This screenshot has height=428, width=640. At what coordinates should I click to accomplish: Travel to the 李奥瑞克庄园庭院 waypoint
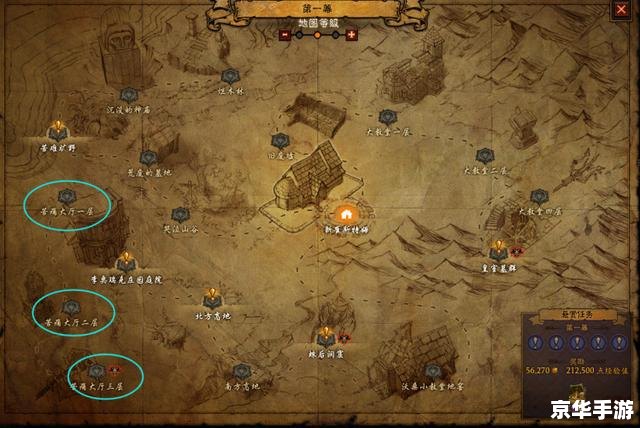(x=126, y=263)
